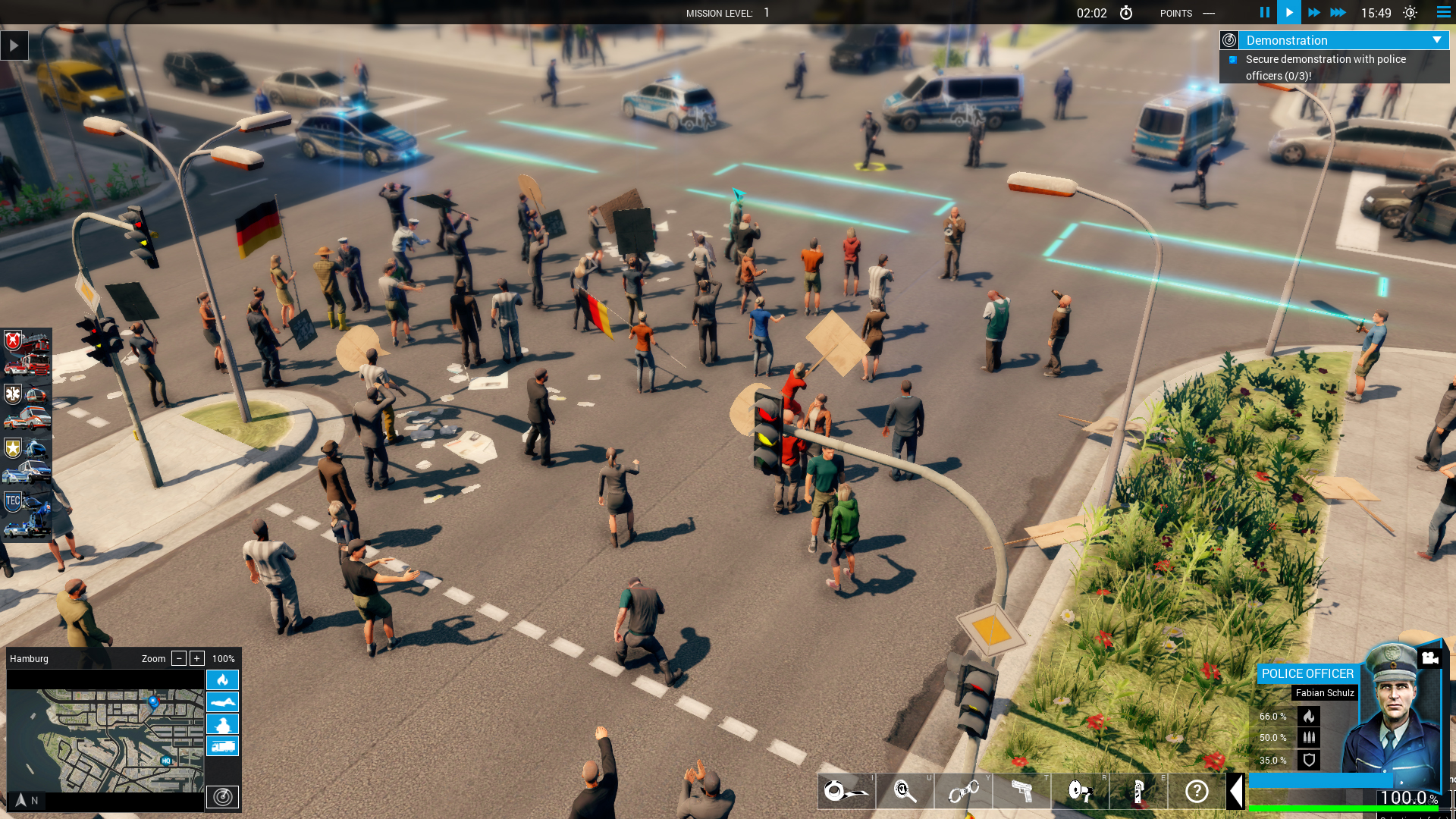Select the megaphone tool
Screen dimensions: 1456x819
(1081, 792)
